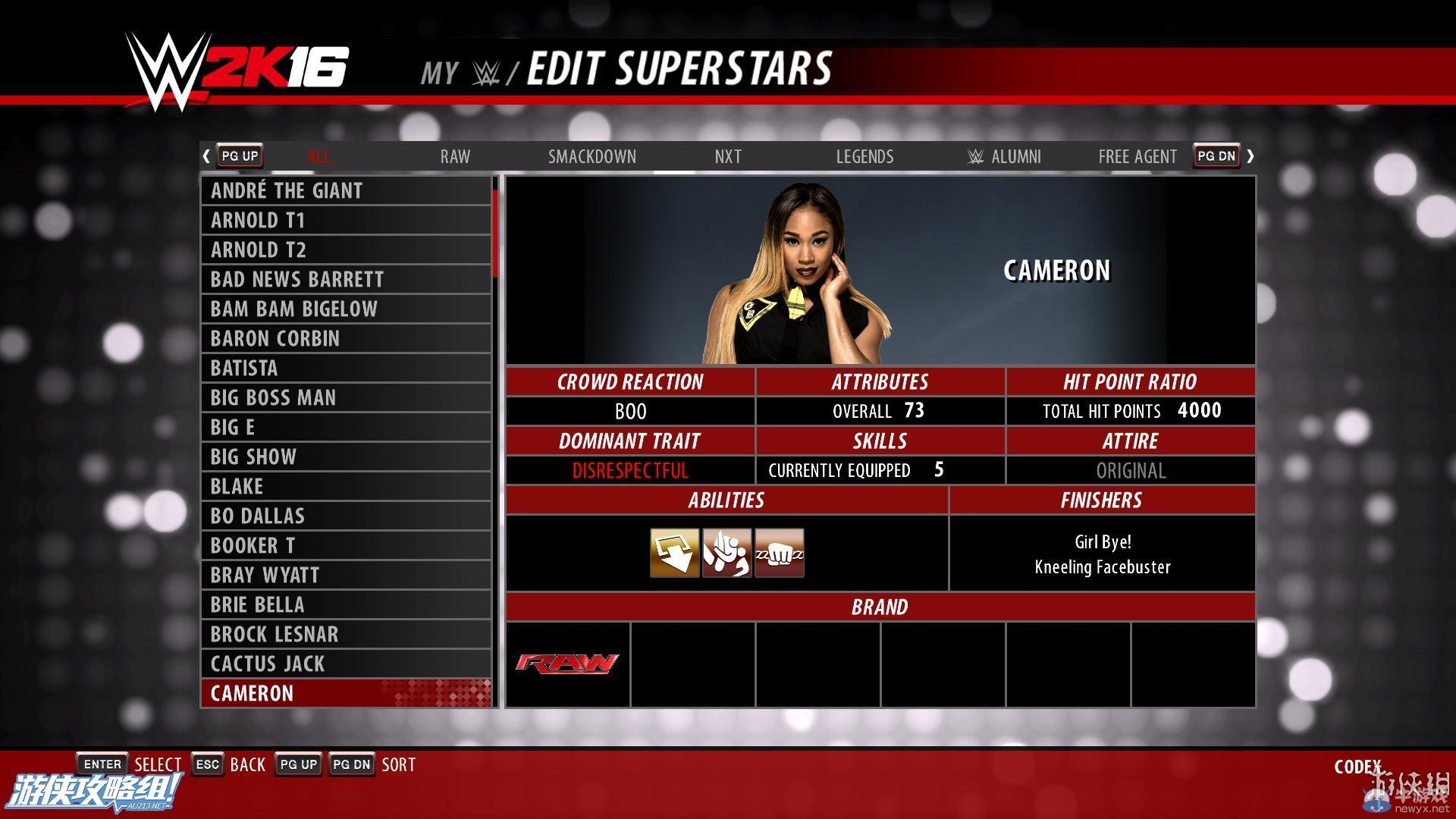Switch to the SMACKDOWN roster tab
1456x819 pixels.
(x=592, y=156)
